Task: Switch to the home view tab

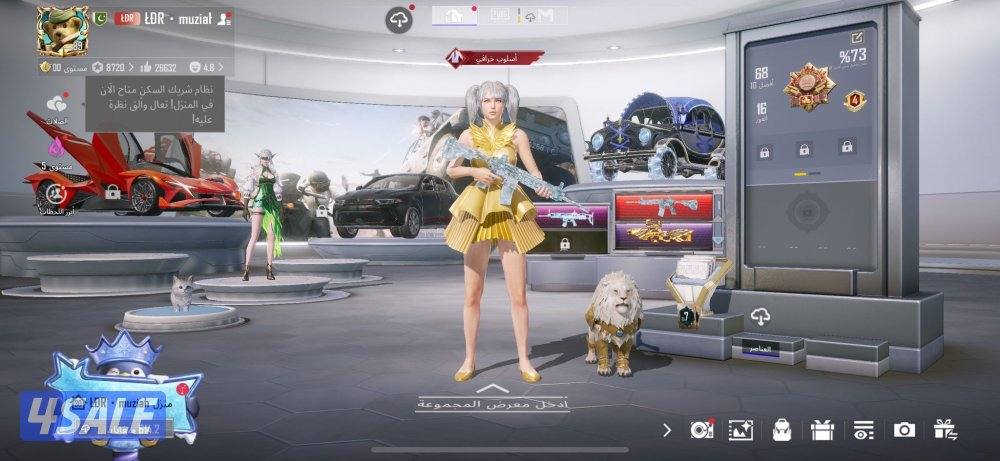Action: (x=453, y=15)
